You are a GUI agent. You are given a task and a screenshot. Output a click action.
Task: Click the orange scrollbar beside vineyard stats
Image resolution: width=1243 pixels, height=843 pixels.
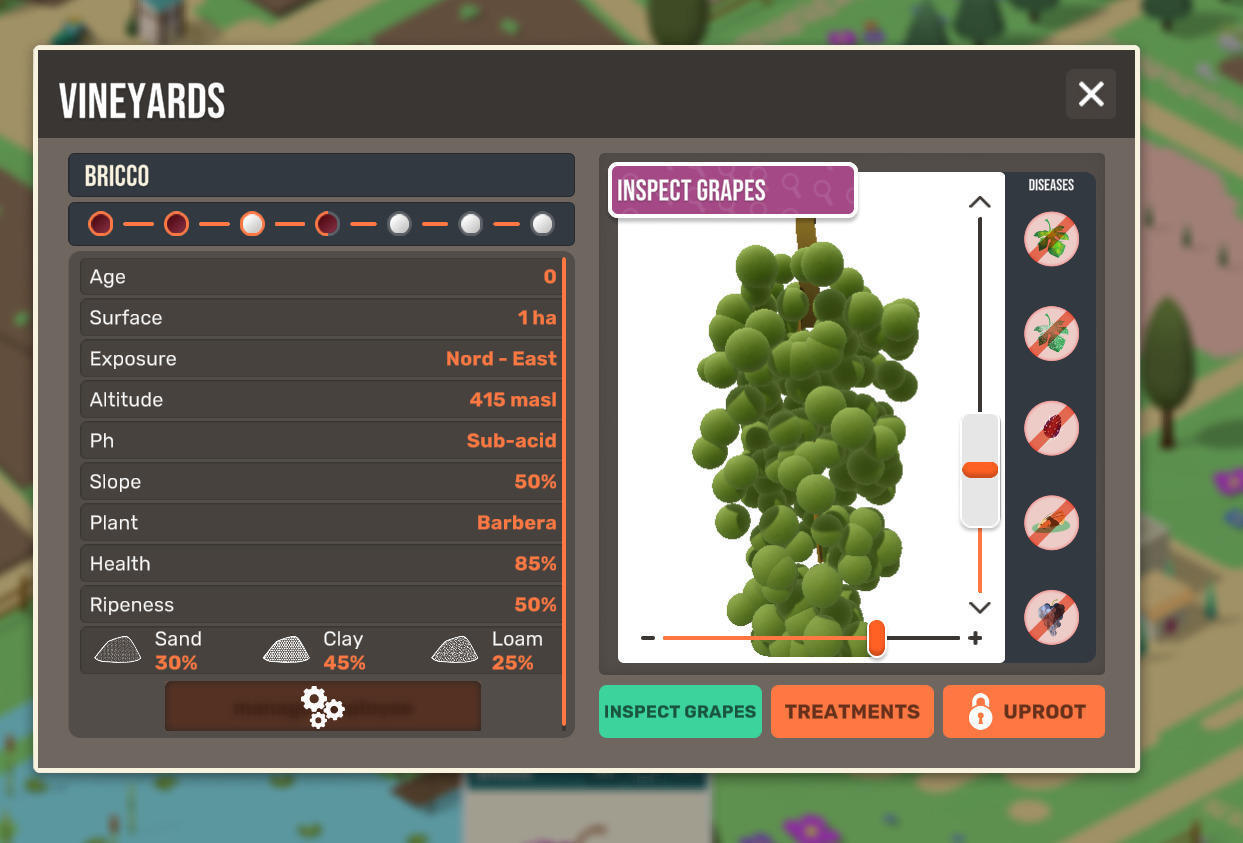click(x=564, y=490)
